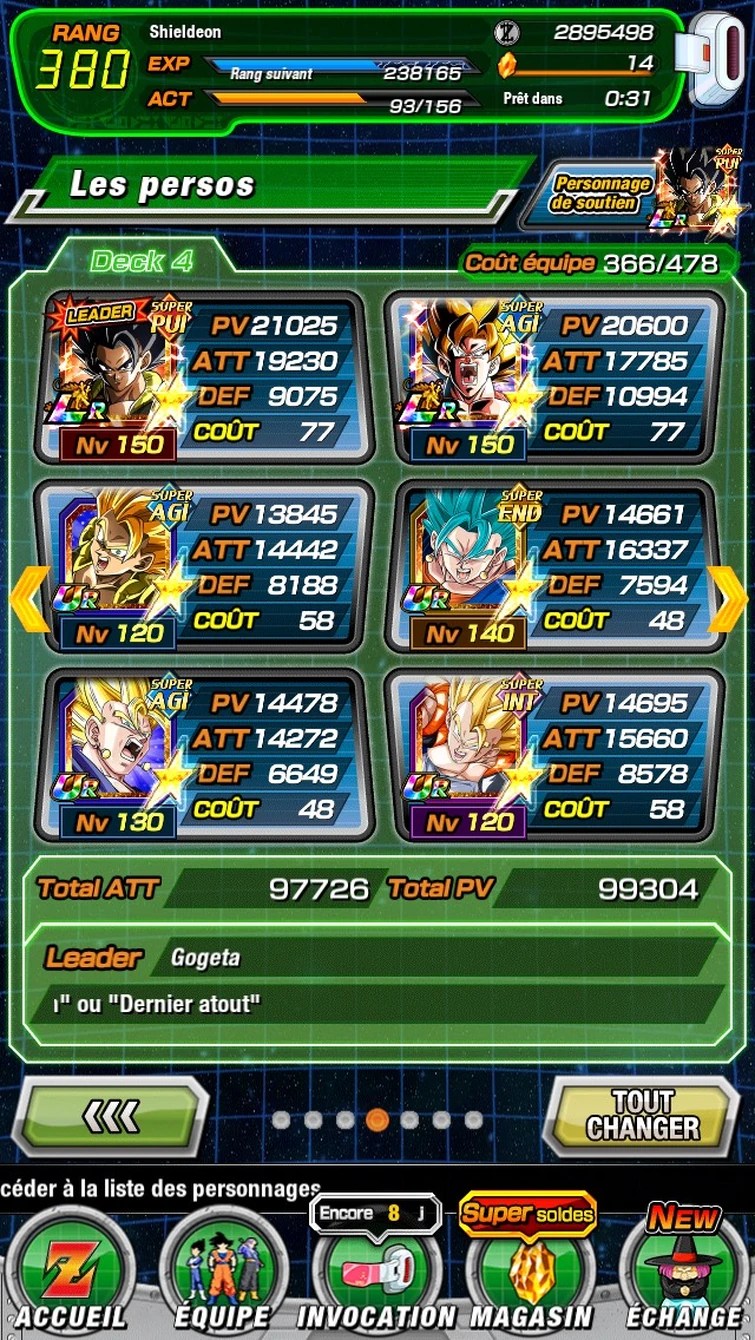755x1340 pixels.
Task: Show the previous deck with left arrow
Action: click(x=29, y=599)
